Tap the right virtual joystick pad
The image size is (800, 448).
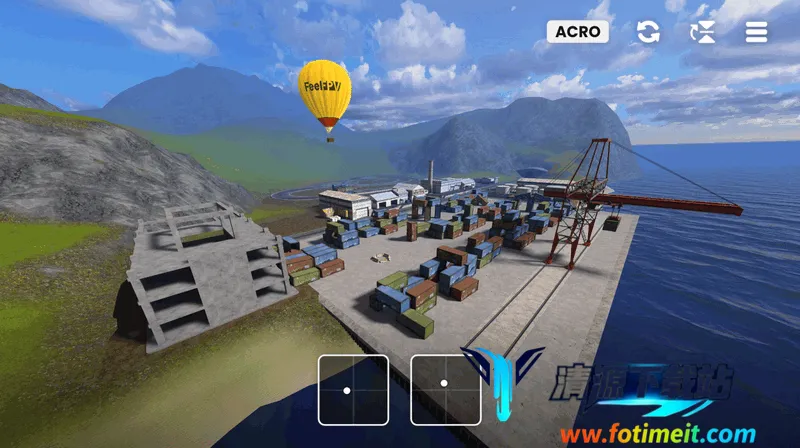tap(446, 390)
